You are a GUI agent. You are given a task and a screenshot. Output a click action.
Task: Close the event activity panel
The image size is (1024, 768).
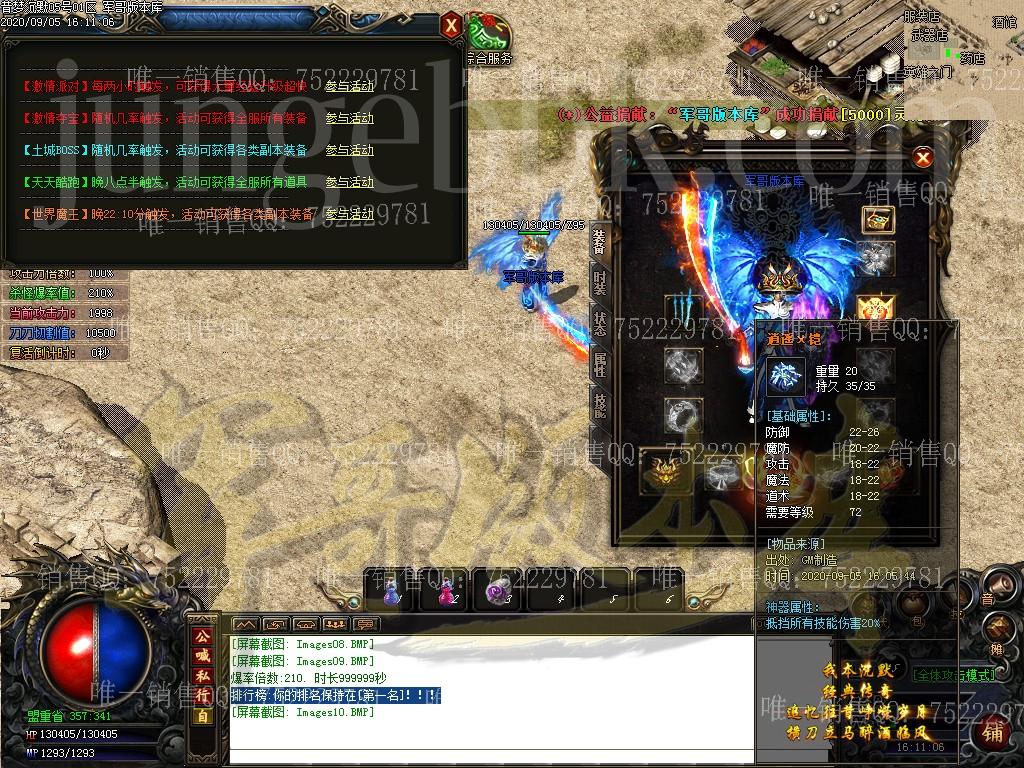pyautogui.click(x=452, y=24)
